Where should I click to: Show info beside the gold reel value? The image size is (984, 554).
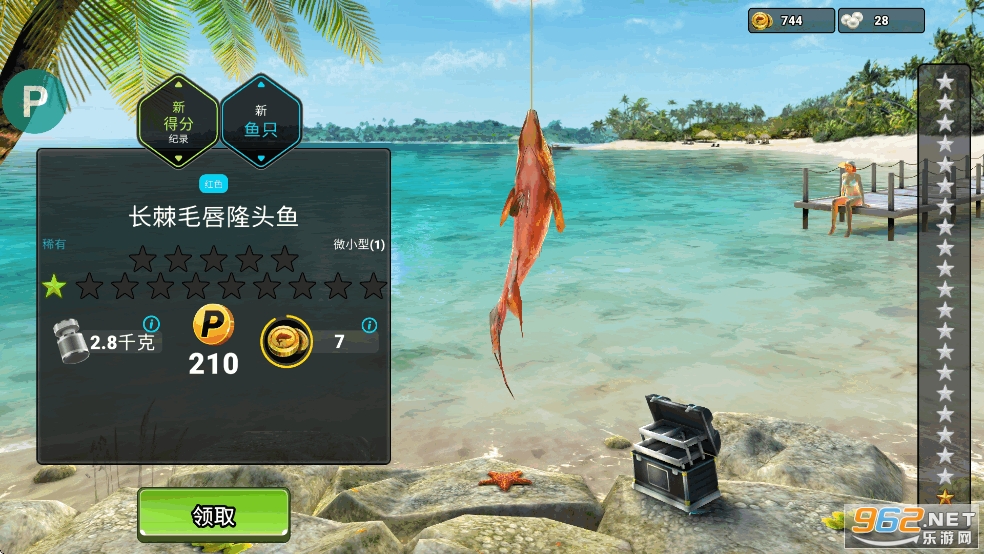(x=369, y=325)
